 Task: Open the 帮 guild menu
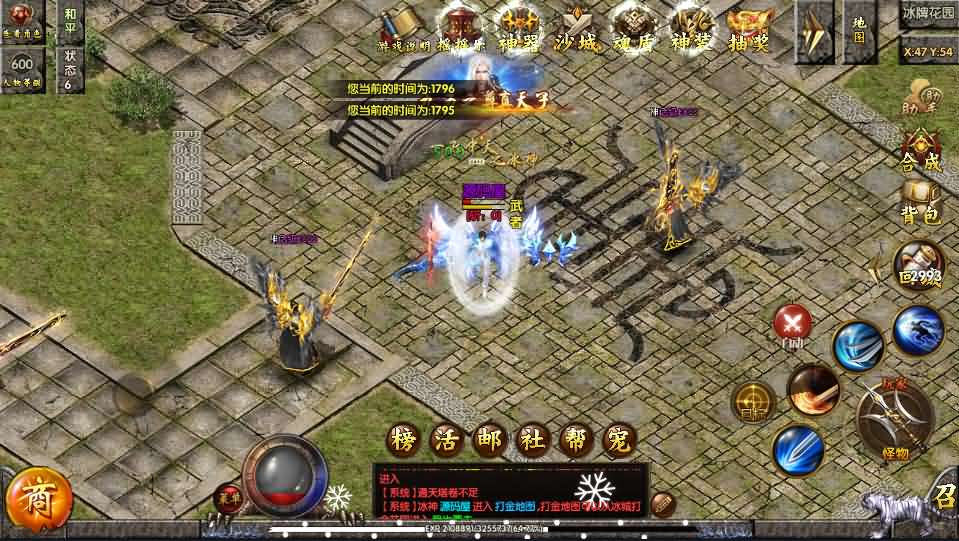pos(578,440)
